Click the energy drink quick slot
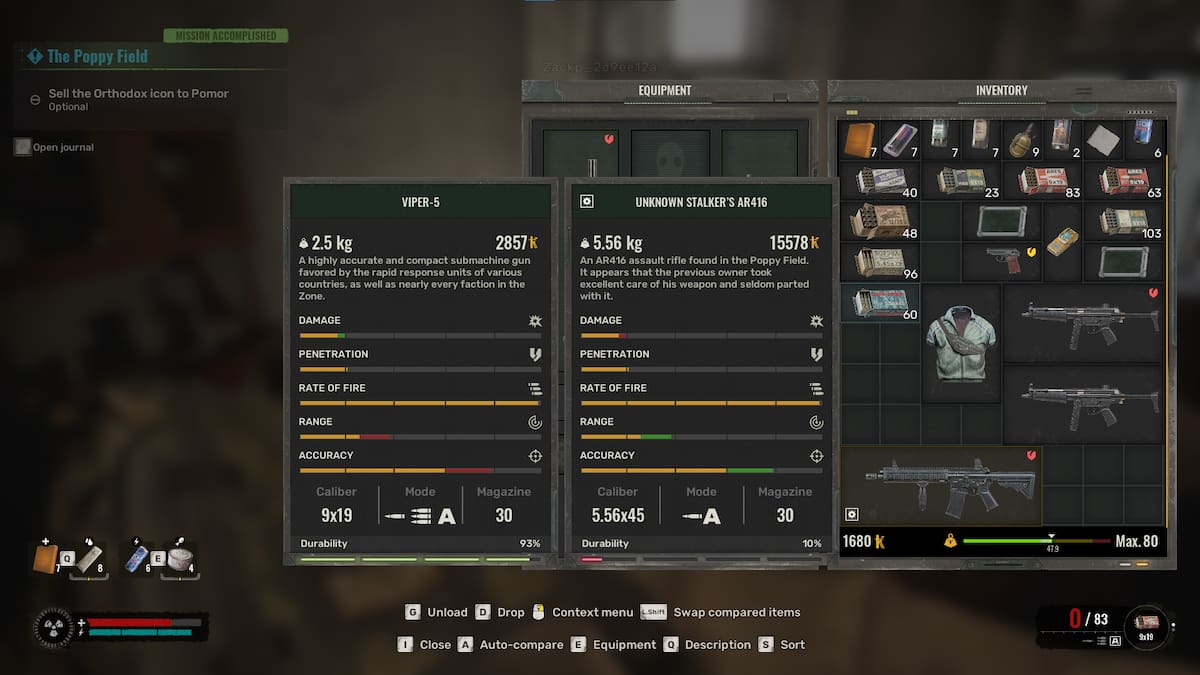 pos(138,559)
